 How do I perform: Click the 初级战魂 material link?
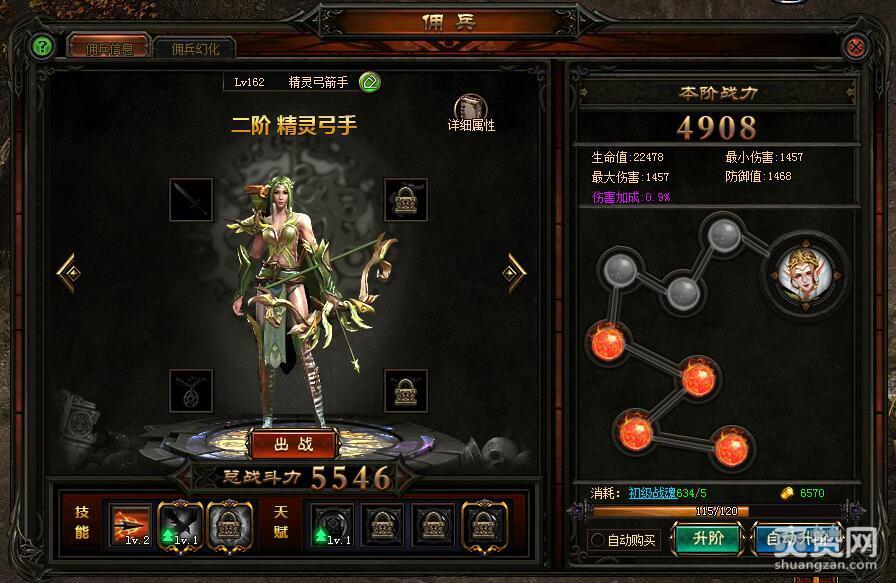click(653, 492)
